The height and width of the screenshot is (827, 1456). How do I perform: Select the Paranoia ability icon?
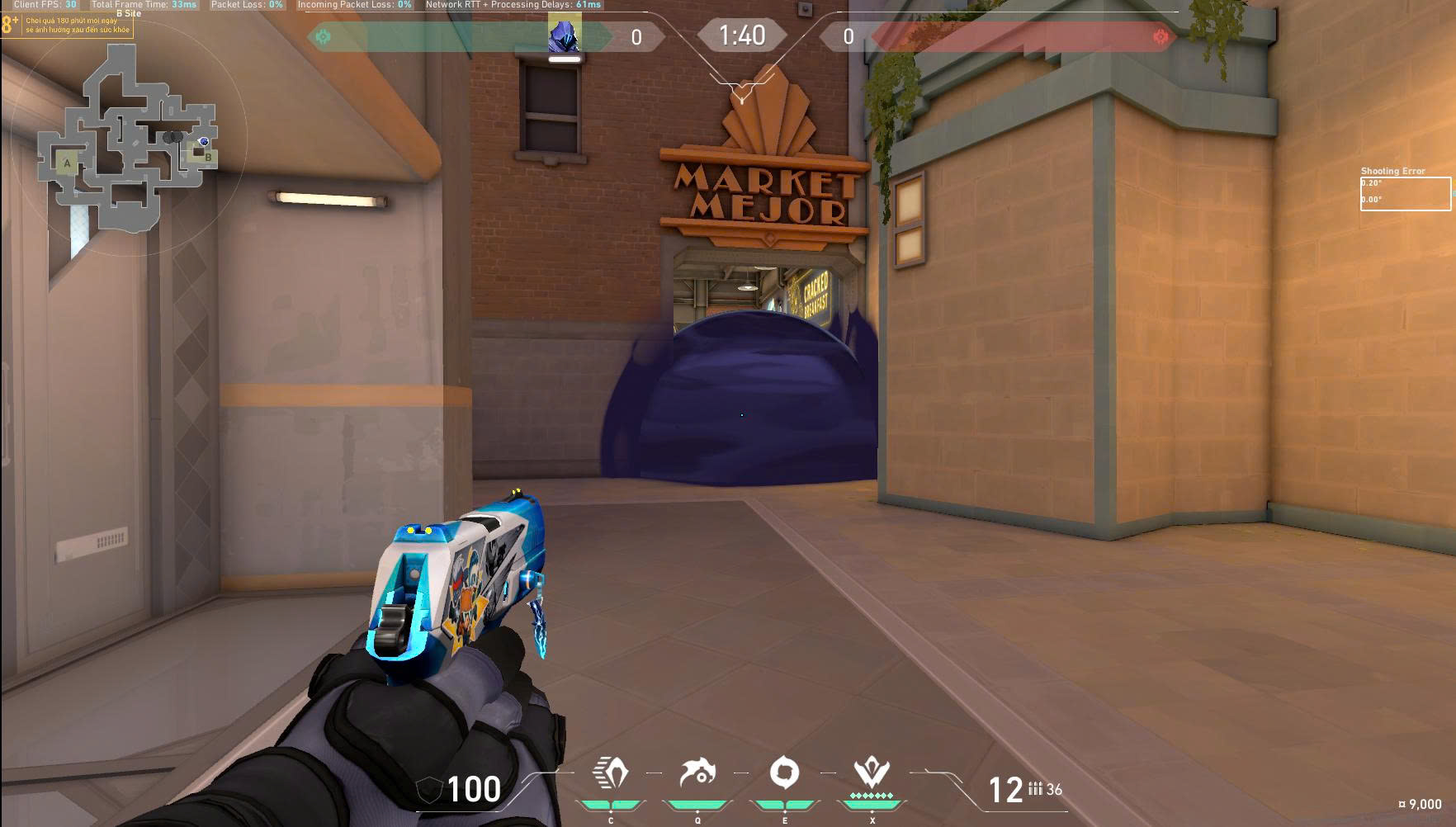click(697, 774)
